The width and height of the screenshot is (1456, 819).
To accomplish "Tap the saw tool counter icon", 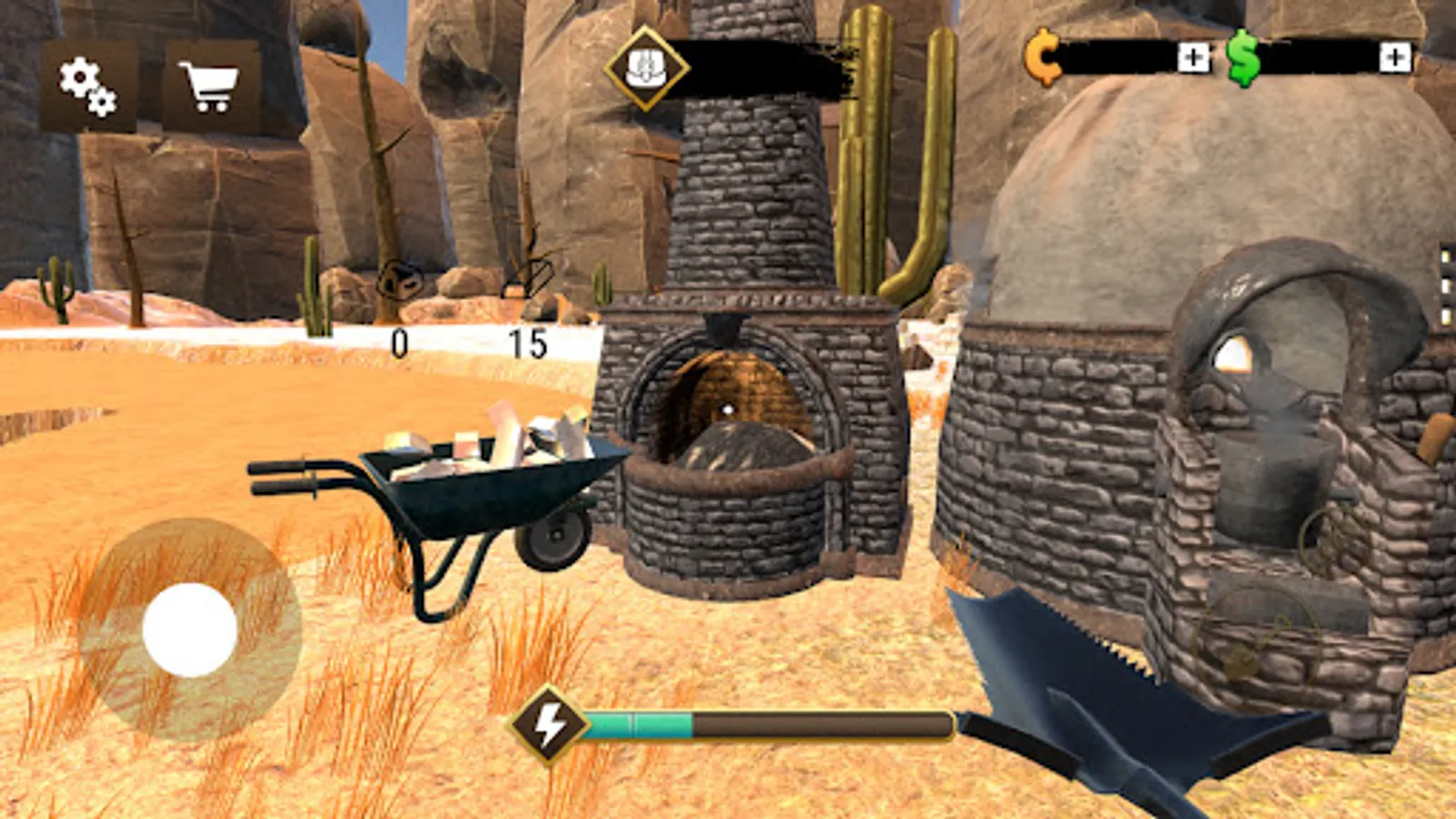I will 526,278.
